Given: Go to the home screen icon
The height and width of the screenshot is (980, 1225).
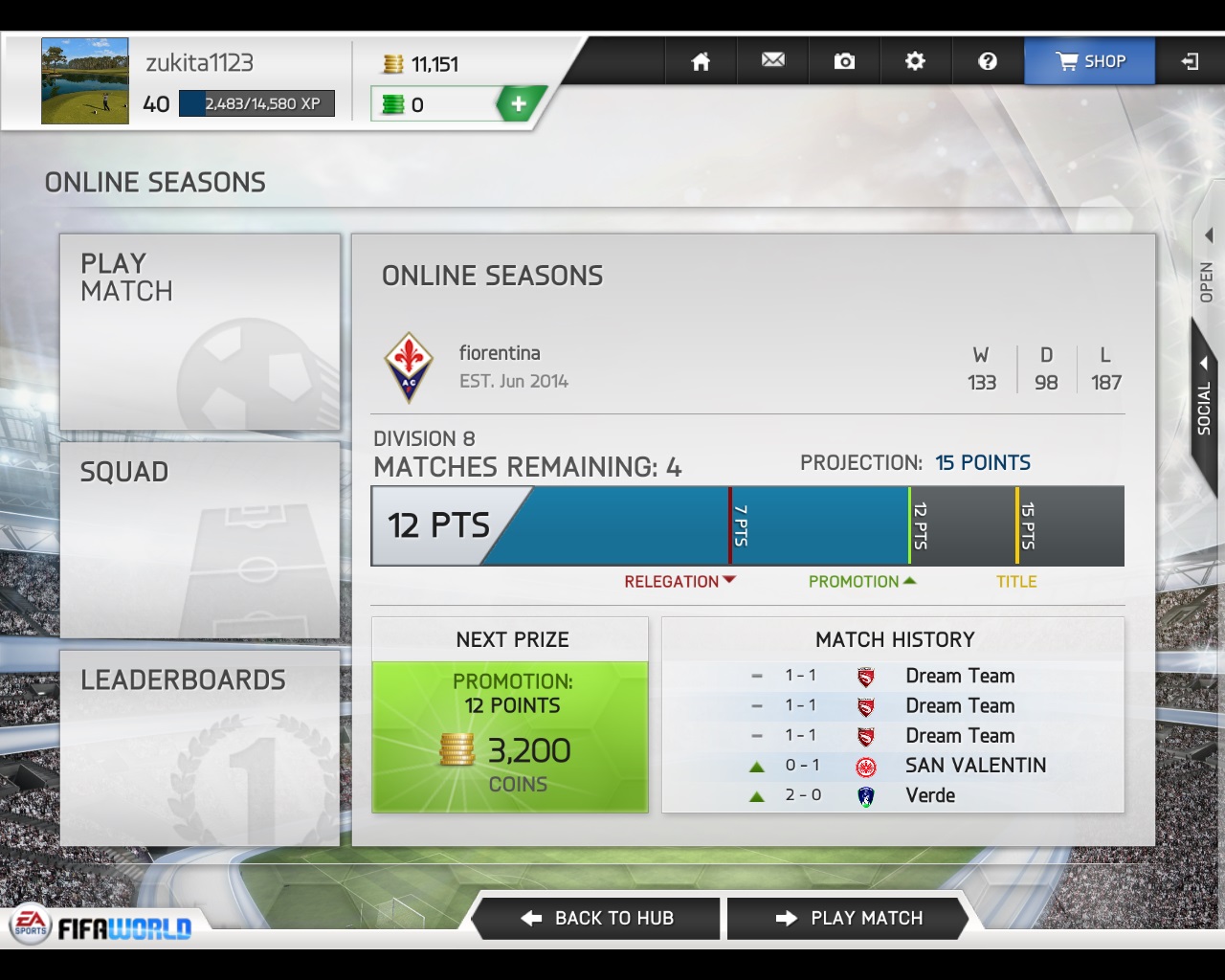Looking at the screenshot, I should pos(701,61).
